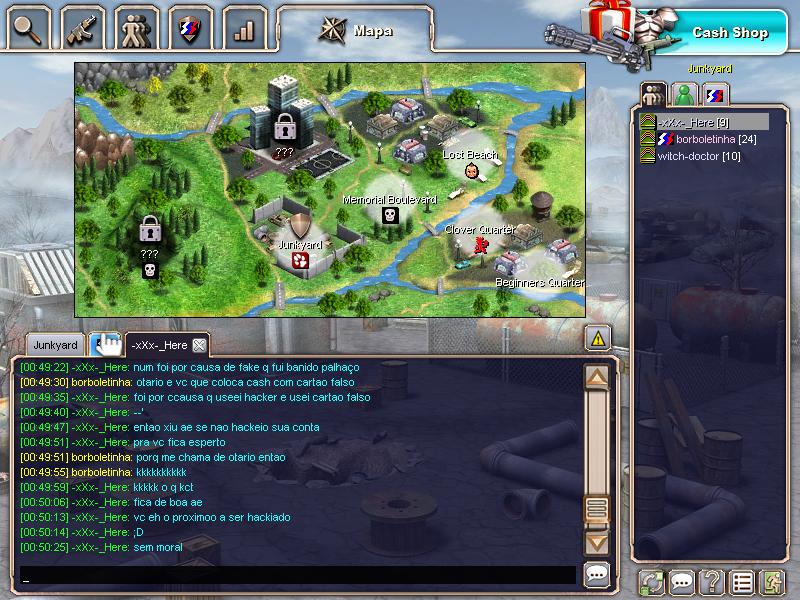The width and height of the screenshot is (800, 600).
Task: Close the -xXx-_Here private chat tab
Action: tap(199, 345)
